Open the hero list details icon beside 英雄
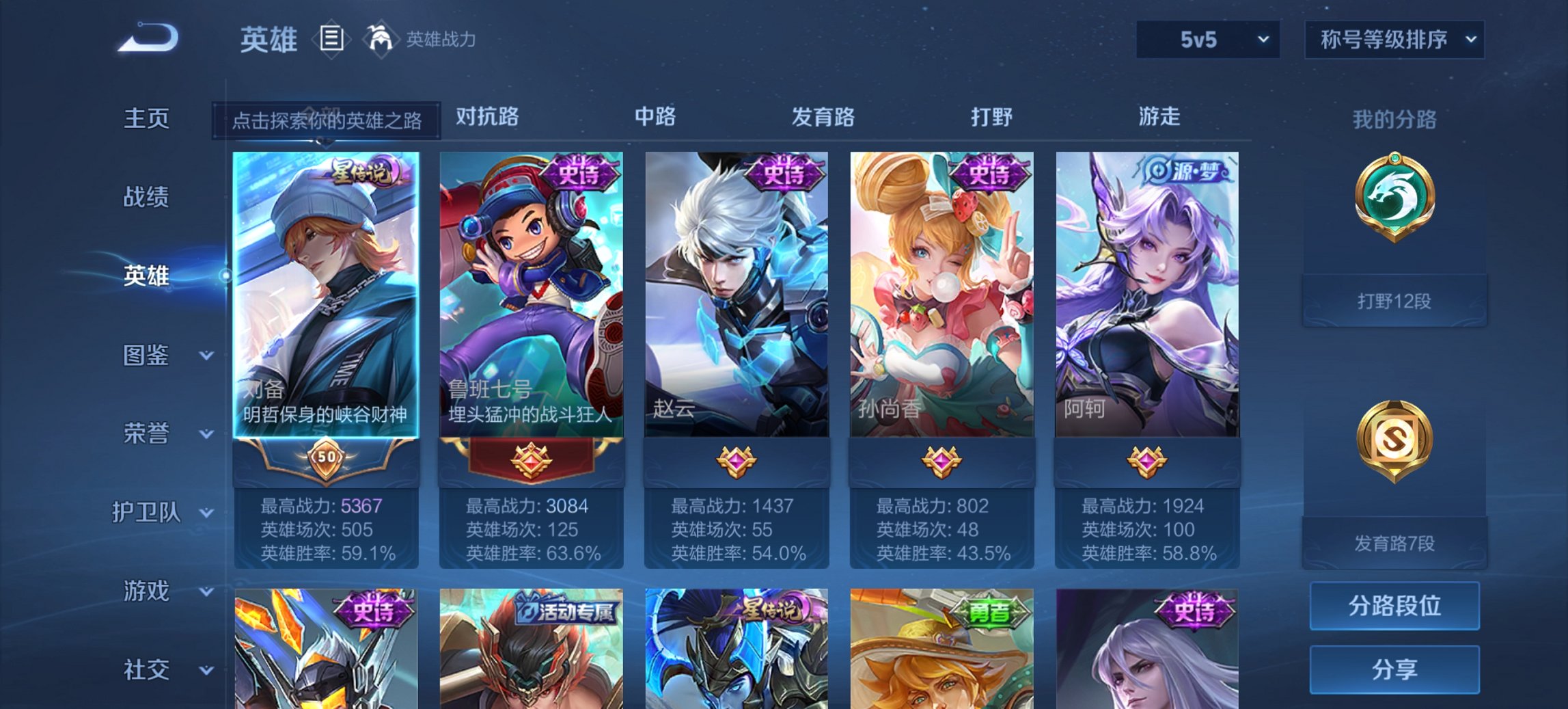The width and height of the screenshot is (1568, 709). pyautogui.click(x=331, y=40)
